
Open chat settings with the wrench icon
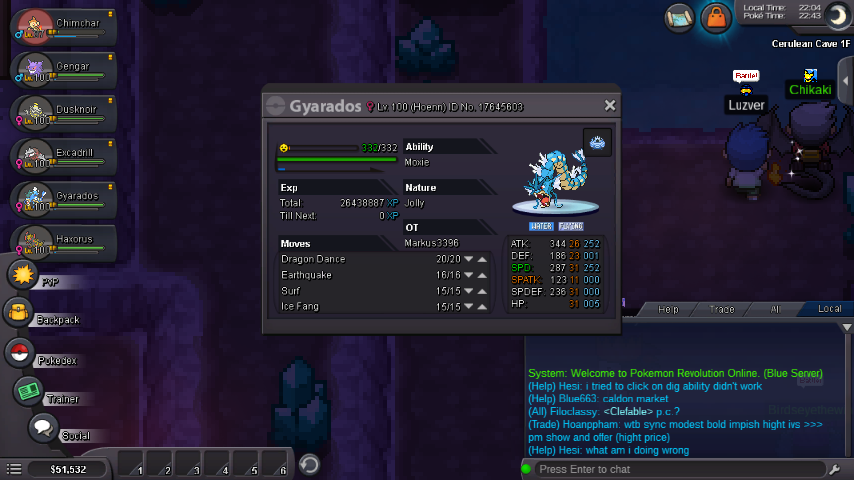835,469
